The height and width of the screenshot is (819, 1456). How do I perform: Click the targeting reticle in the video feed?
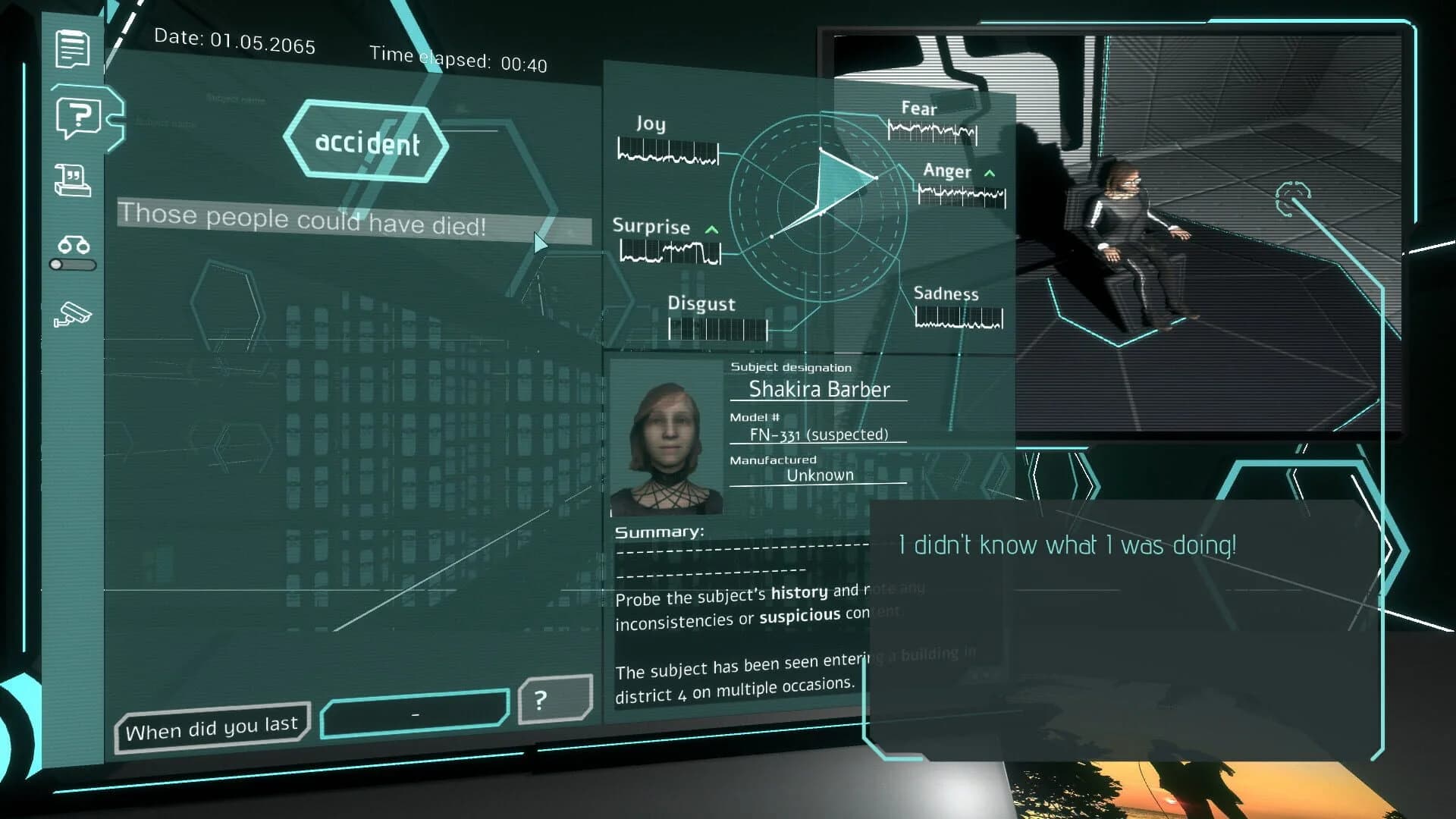coord(1294,199)
